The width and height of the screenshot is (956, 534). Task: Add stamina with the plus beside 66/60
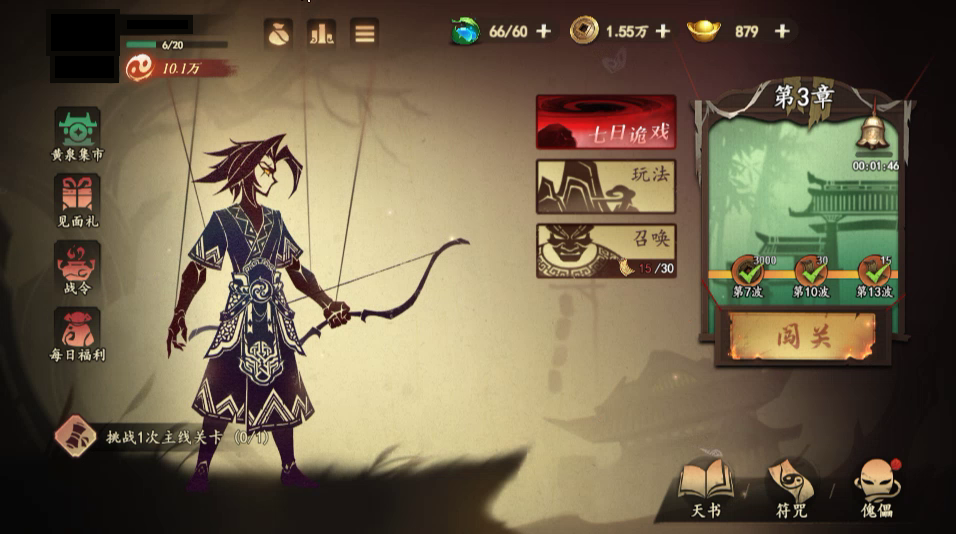click(x=543, y=31)
